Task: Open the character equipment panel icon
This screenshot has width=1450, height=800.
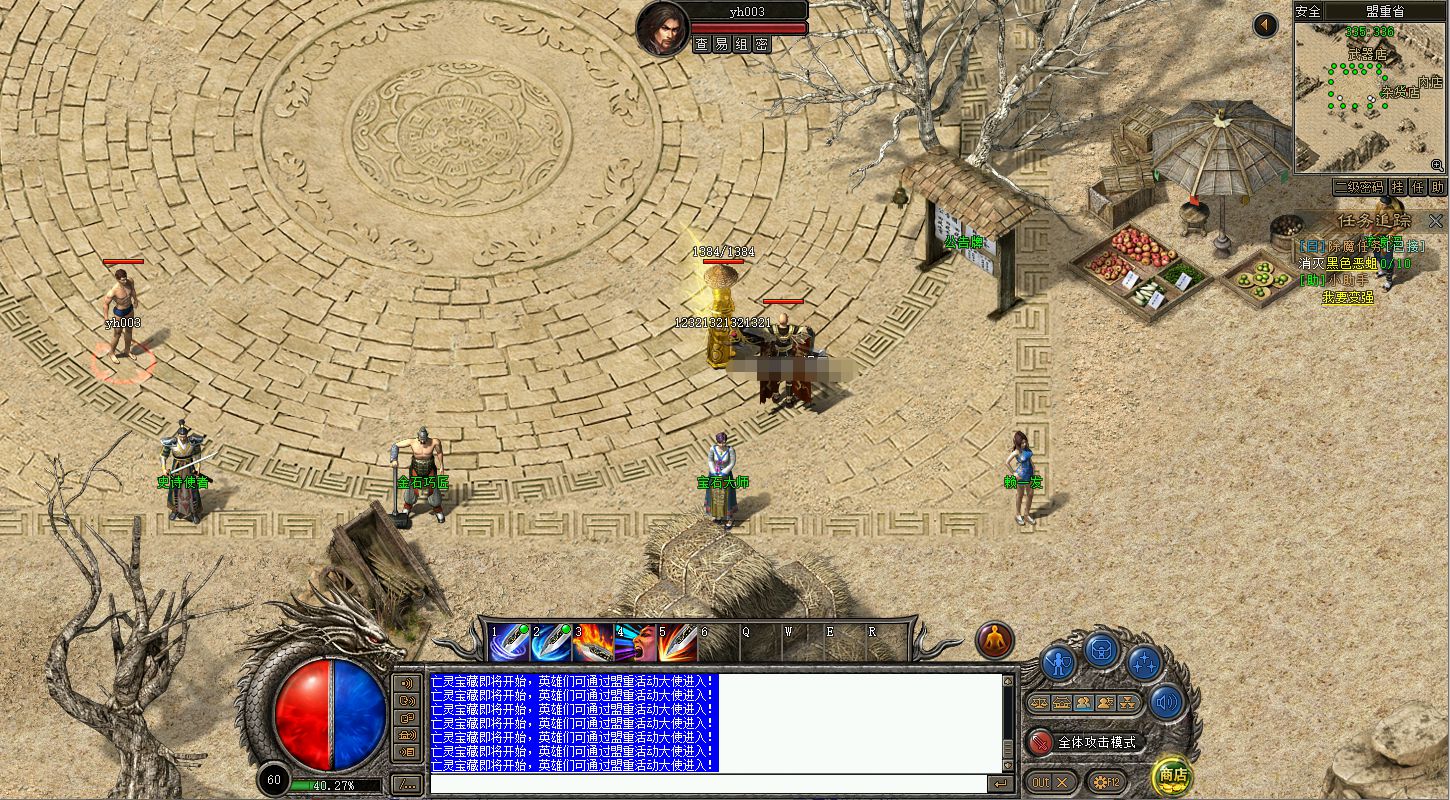Action: coord(1058,662)
